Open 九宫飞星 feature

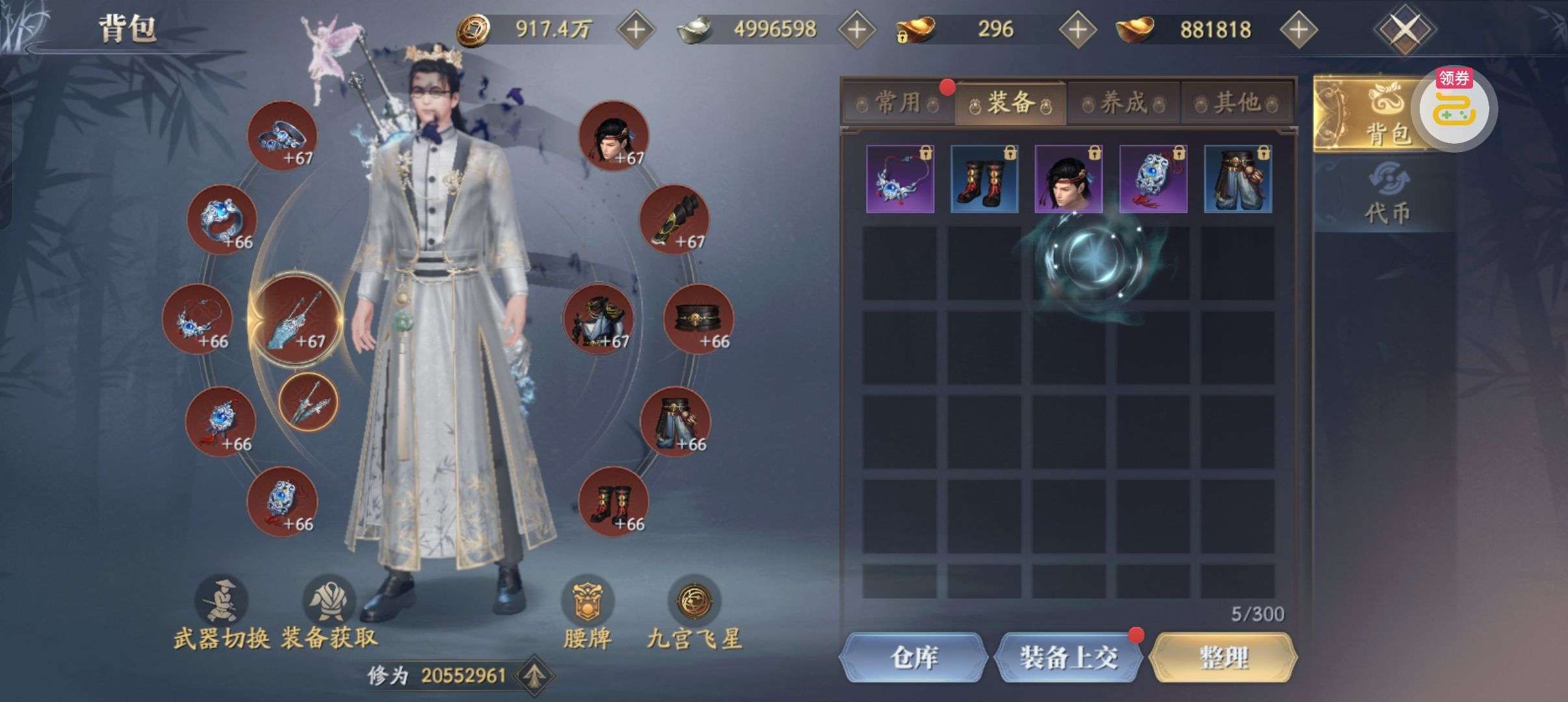coord(694,601)
